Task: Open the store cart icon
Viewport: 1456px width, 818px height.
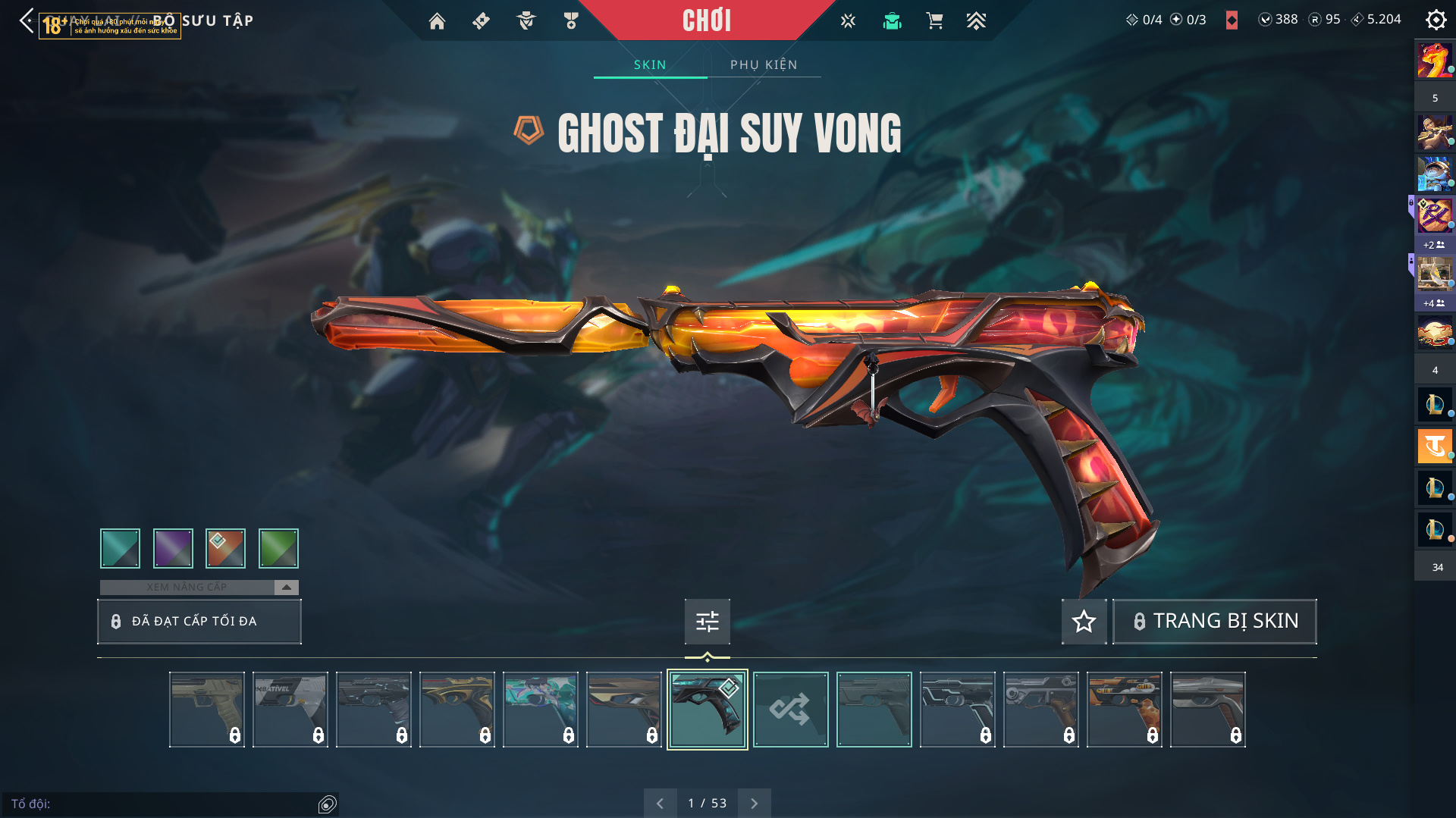Action: (x=934, y=21)
